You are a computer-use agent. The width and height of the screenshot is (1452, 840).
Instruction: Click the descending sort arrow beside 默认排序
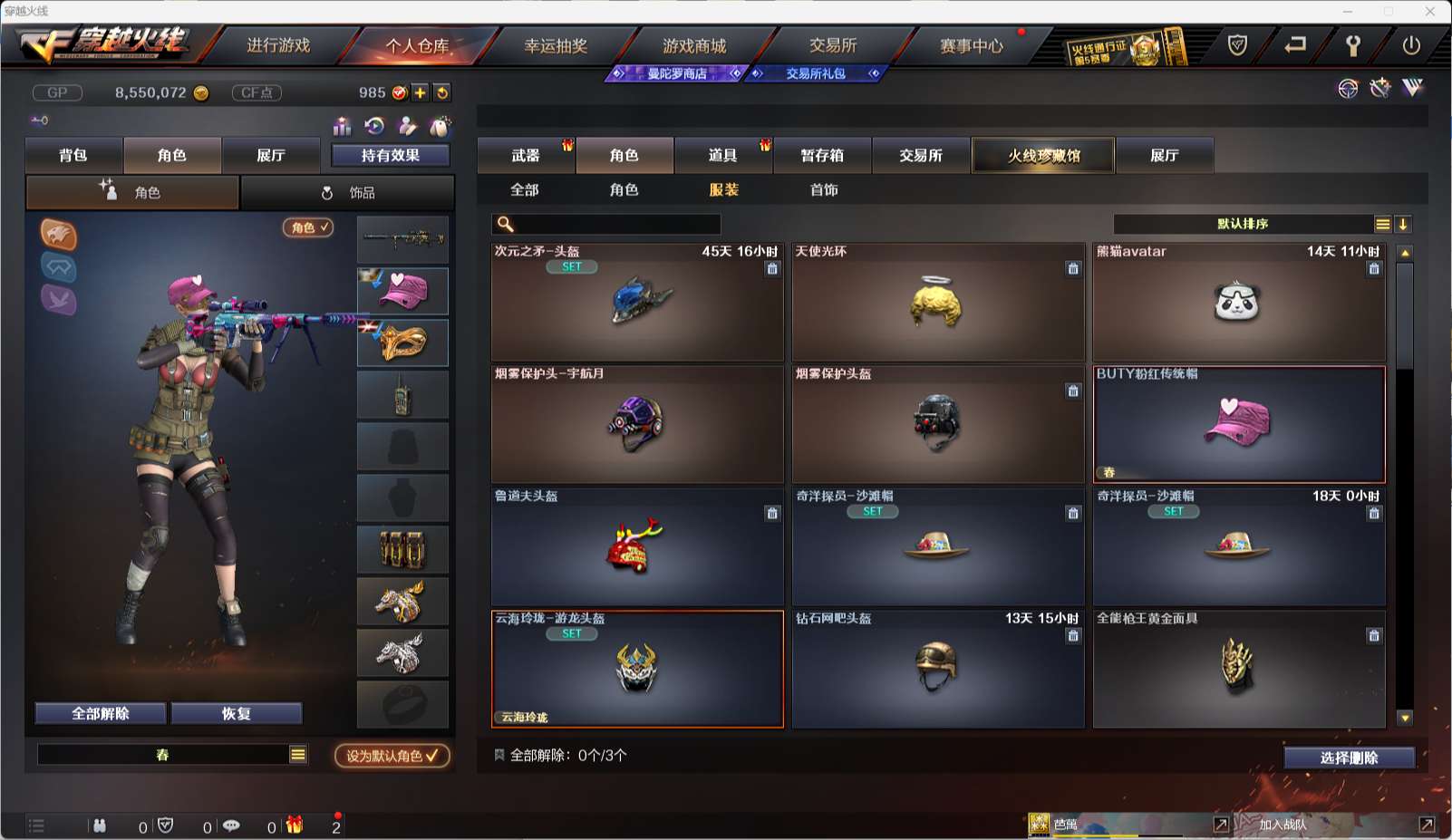click(x=1403, y=224)
